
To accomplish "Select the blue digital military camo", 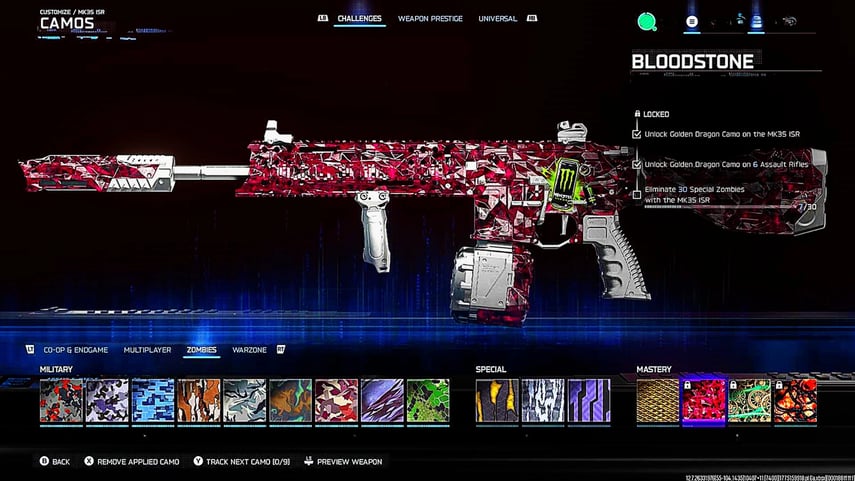I will [153, 400].
